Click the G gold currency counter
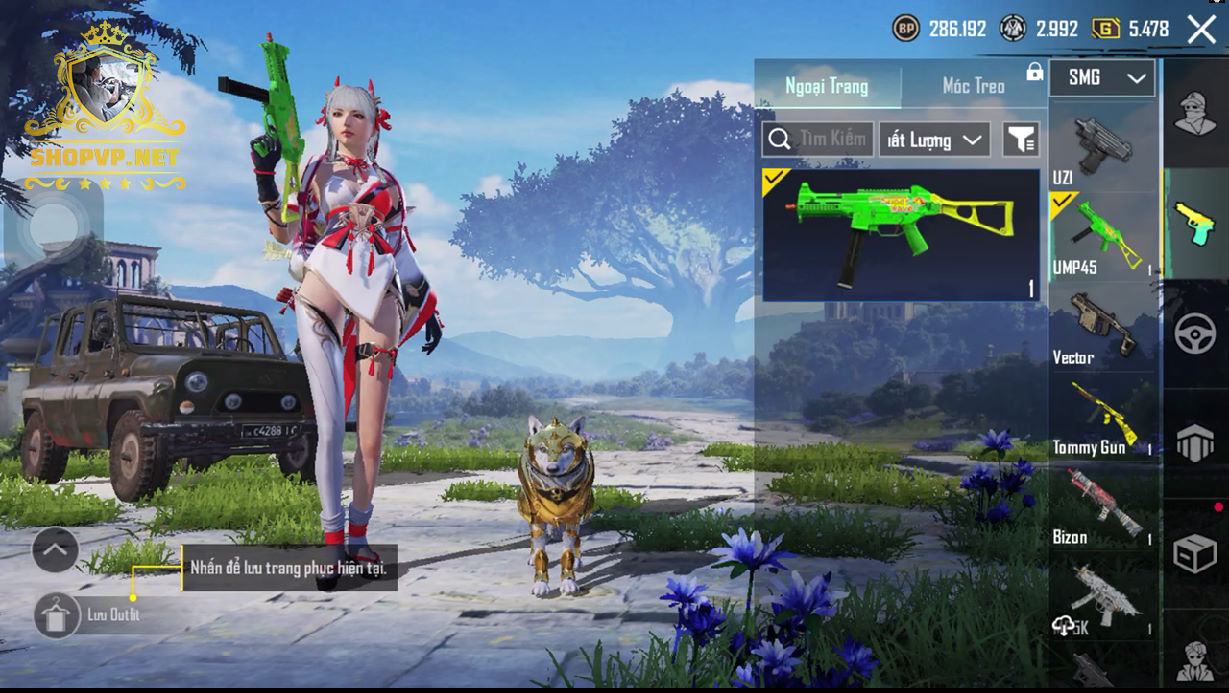Screen dimensions: 1229x693 tap(1132, 29)
